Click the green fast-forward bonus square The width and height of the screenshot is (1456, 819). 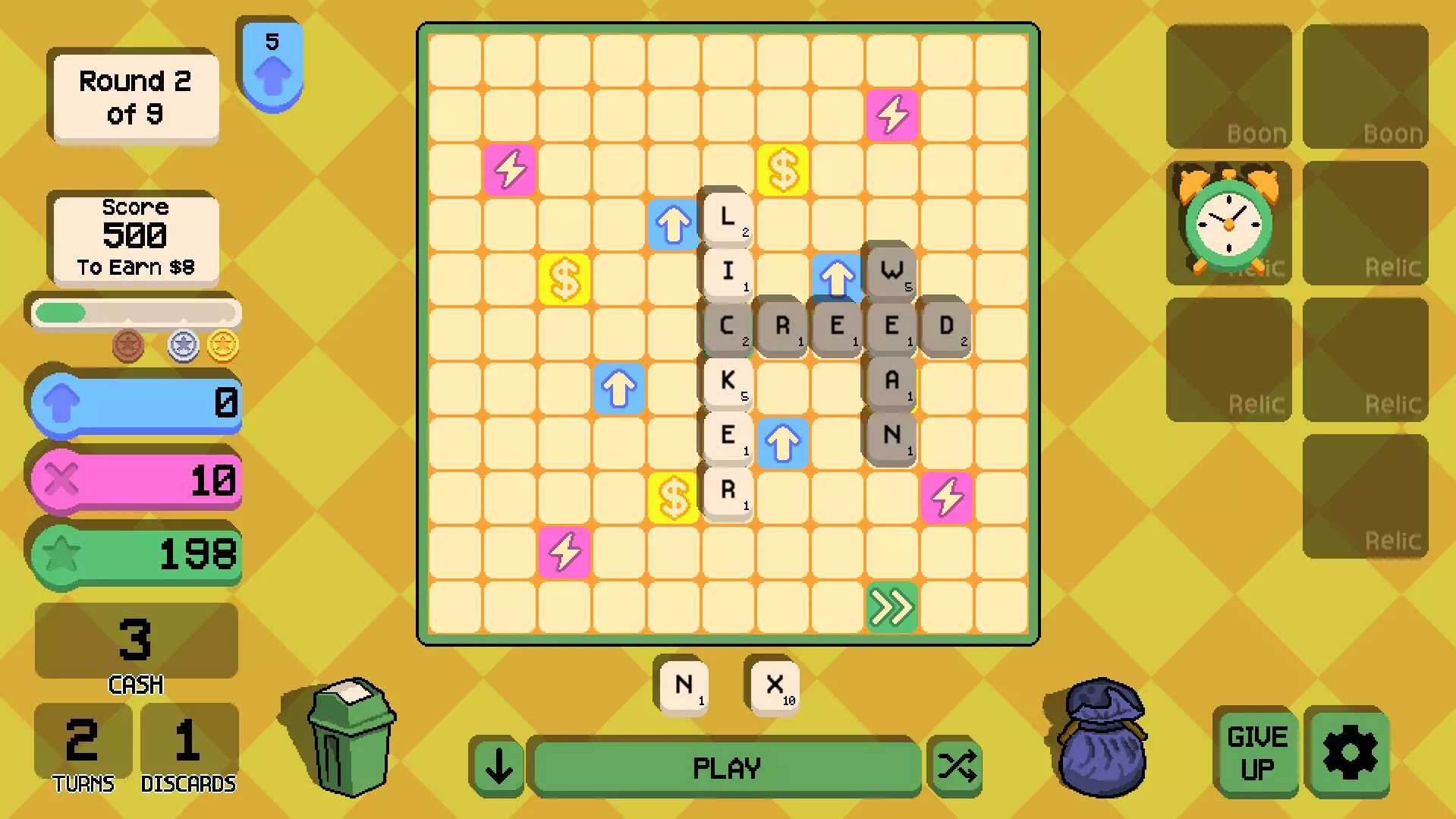[892, 607]
